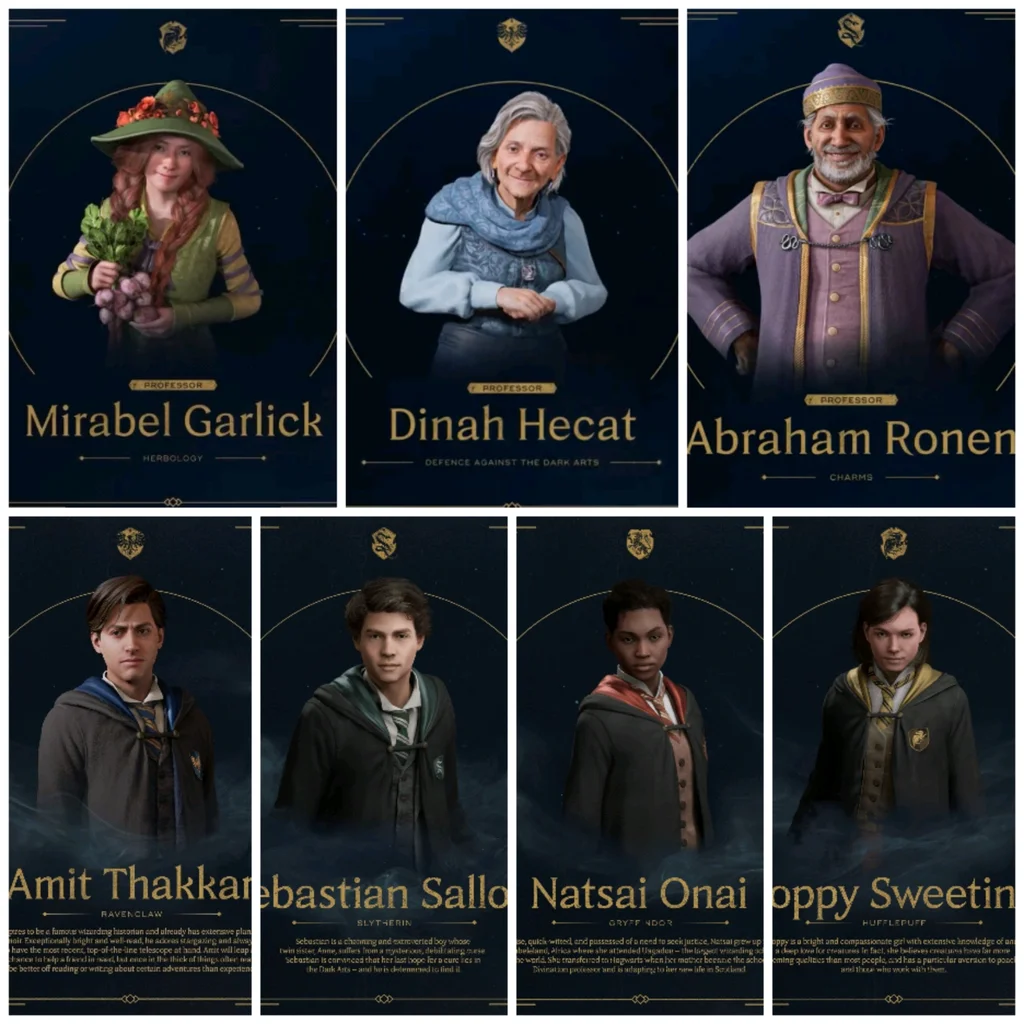1024x1024 pixels.
Task: Select the Mirabel Garlick professor card
Action: [x=173, y=258]
